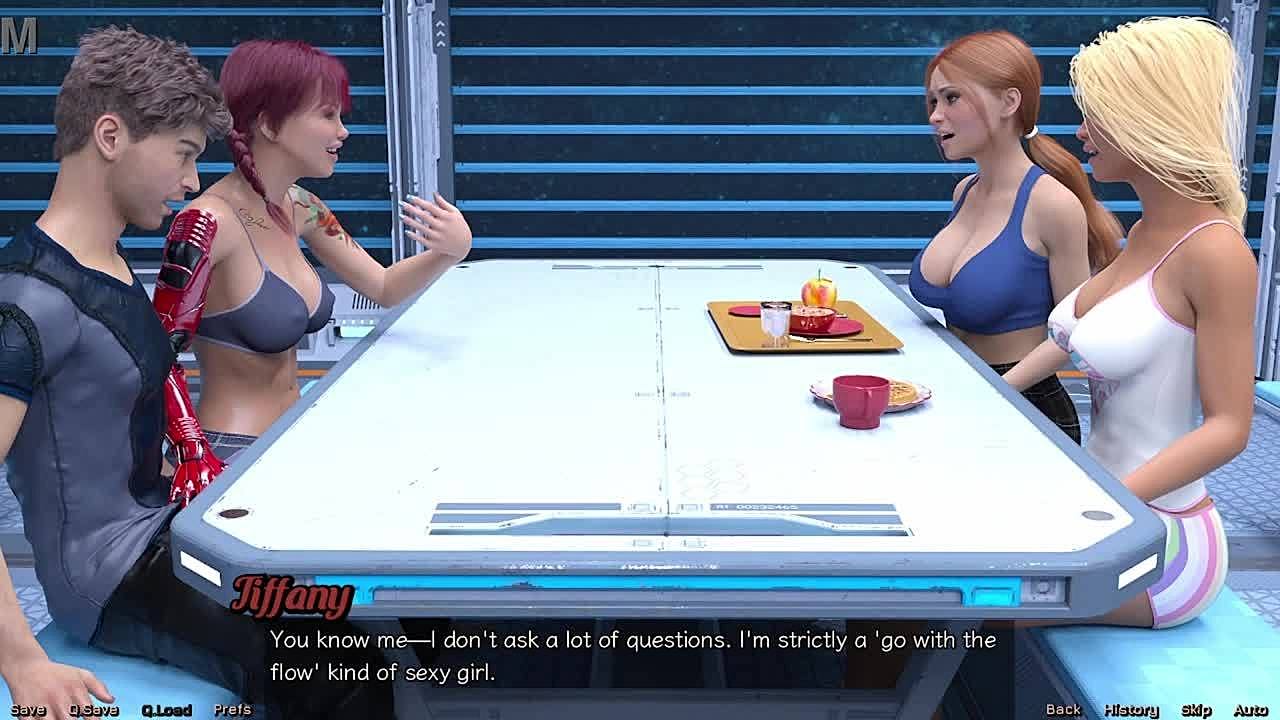Toggle Auto advance
Screen dimensions: 1280x720
[1250, 709]
